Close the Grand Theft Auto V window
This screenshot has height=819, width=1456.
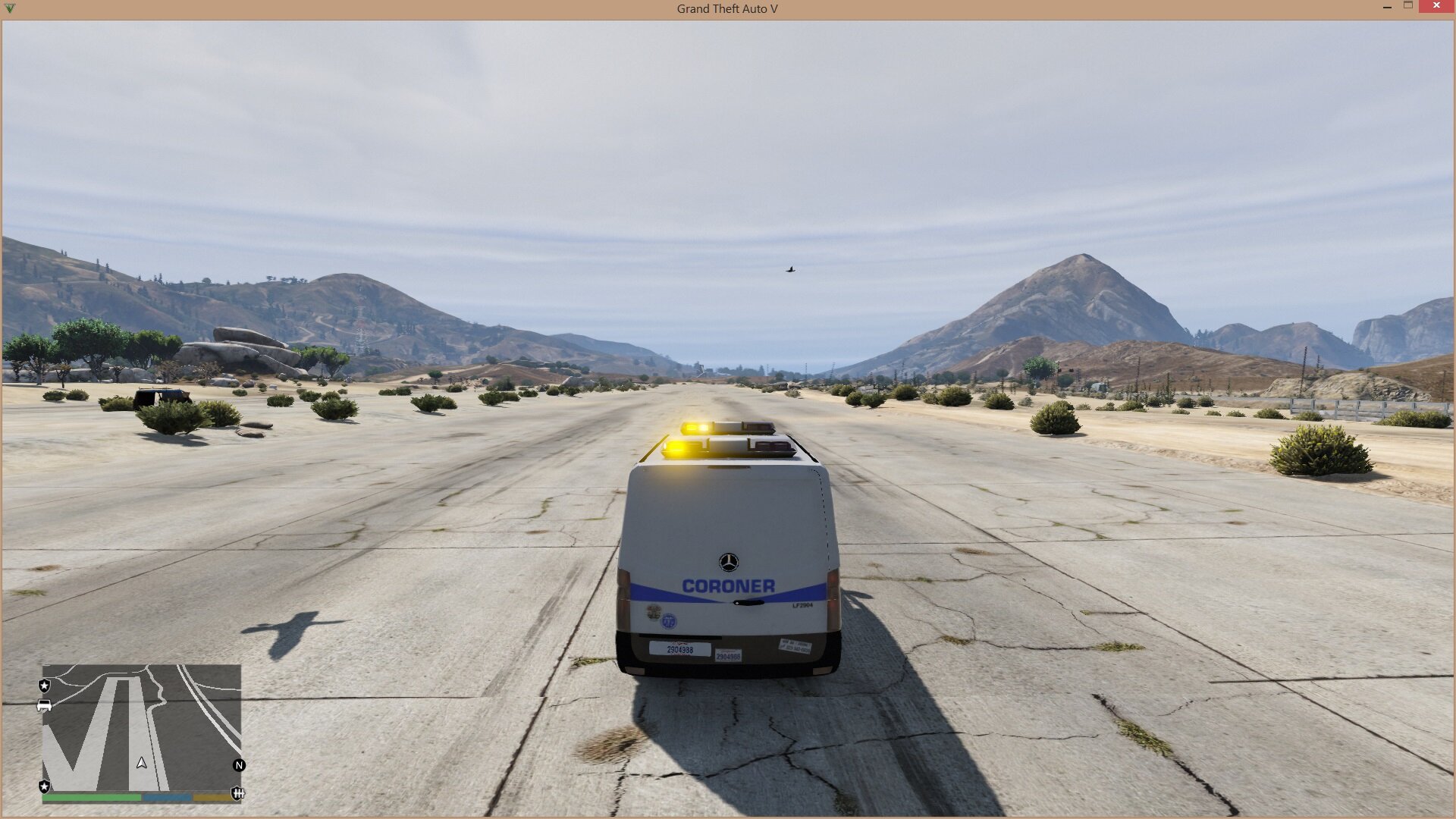coord(1436,6)
